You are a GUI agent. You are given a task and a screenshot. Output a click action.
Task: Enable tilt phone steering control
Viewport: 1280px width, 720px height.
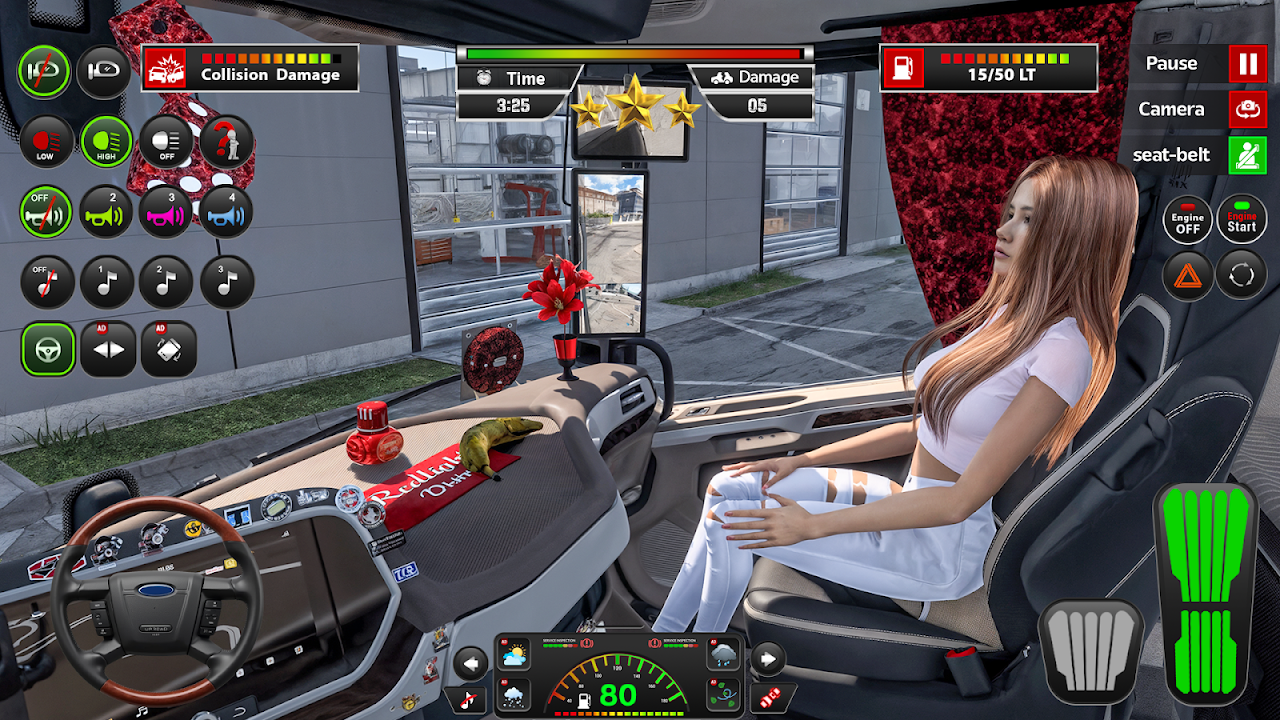point(168,349)
